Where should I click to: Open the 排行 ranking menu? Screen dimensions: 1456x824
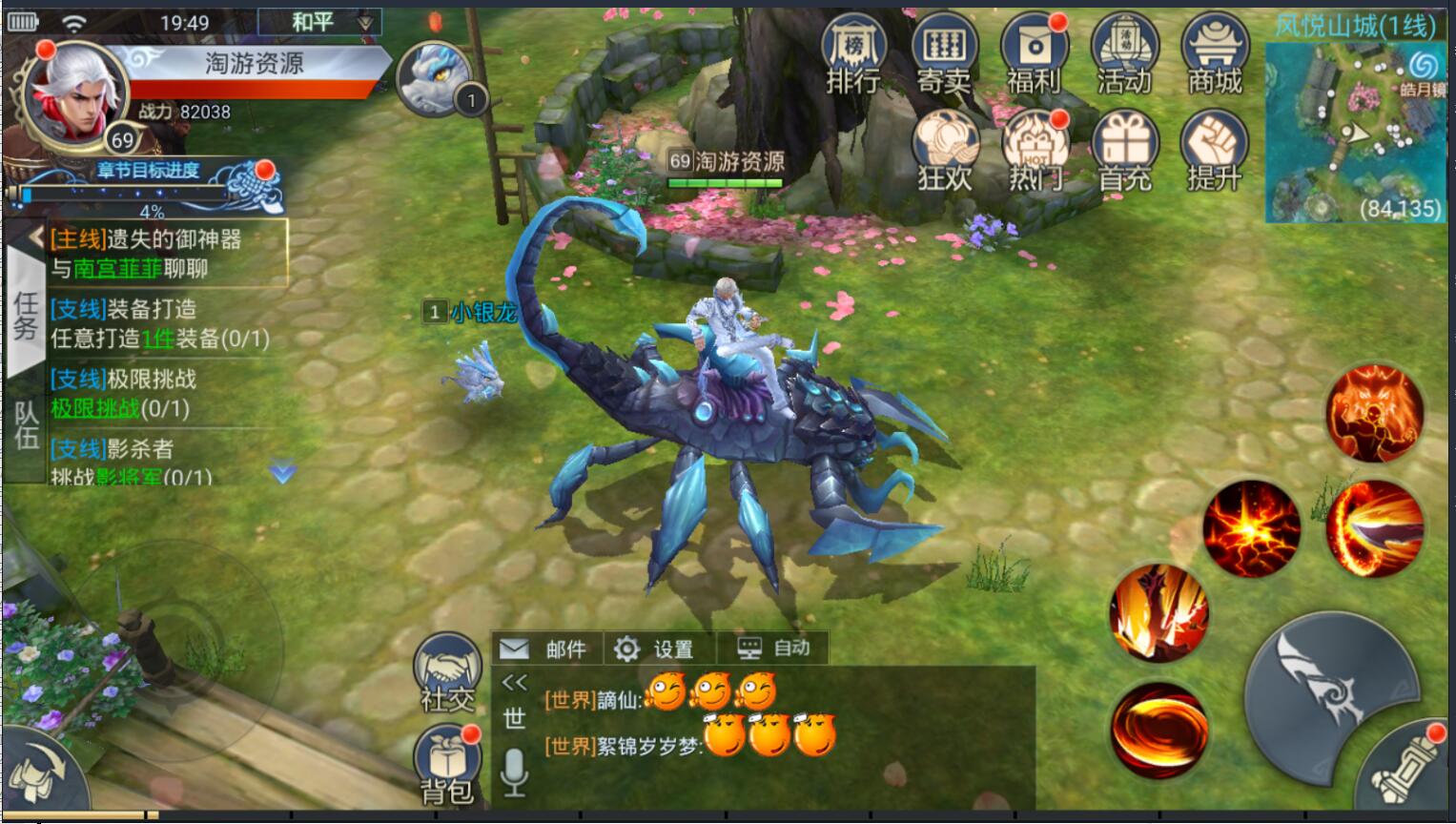(852, 54)
